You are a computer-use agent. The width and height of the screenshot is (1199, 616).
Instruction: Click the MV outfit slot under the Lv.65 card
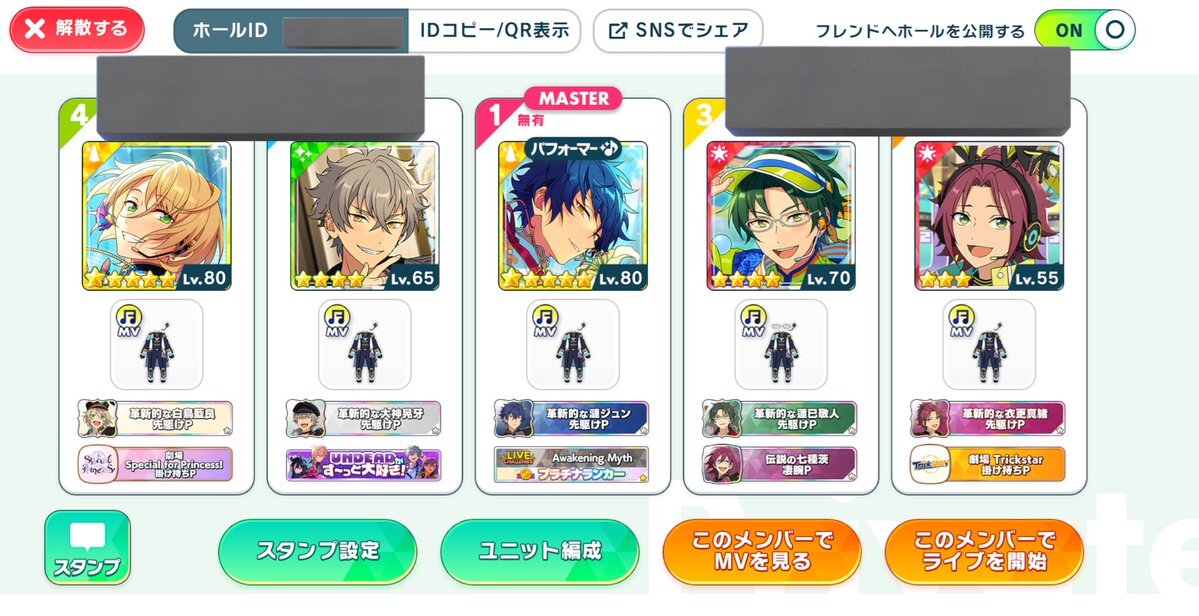click(x=364, y=344)
